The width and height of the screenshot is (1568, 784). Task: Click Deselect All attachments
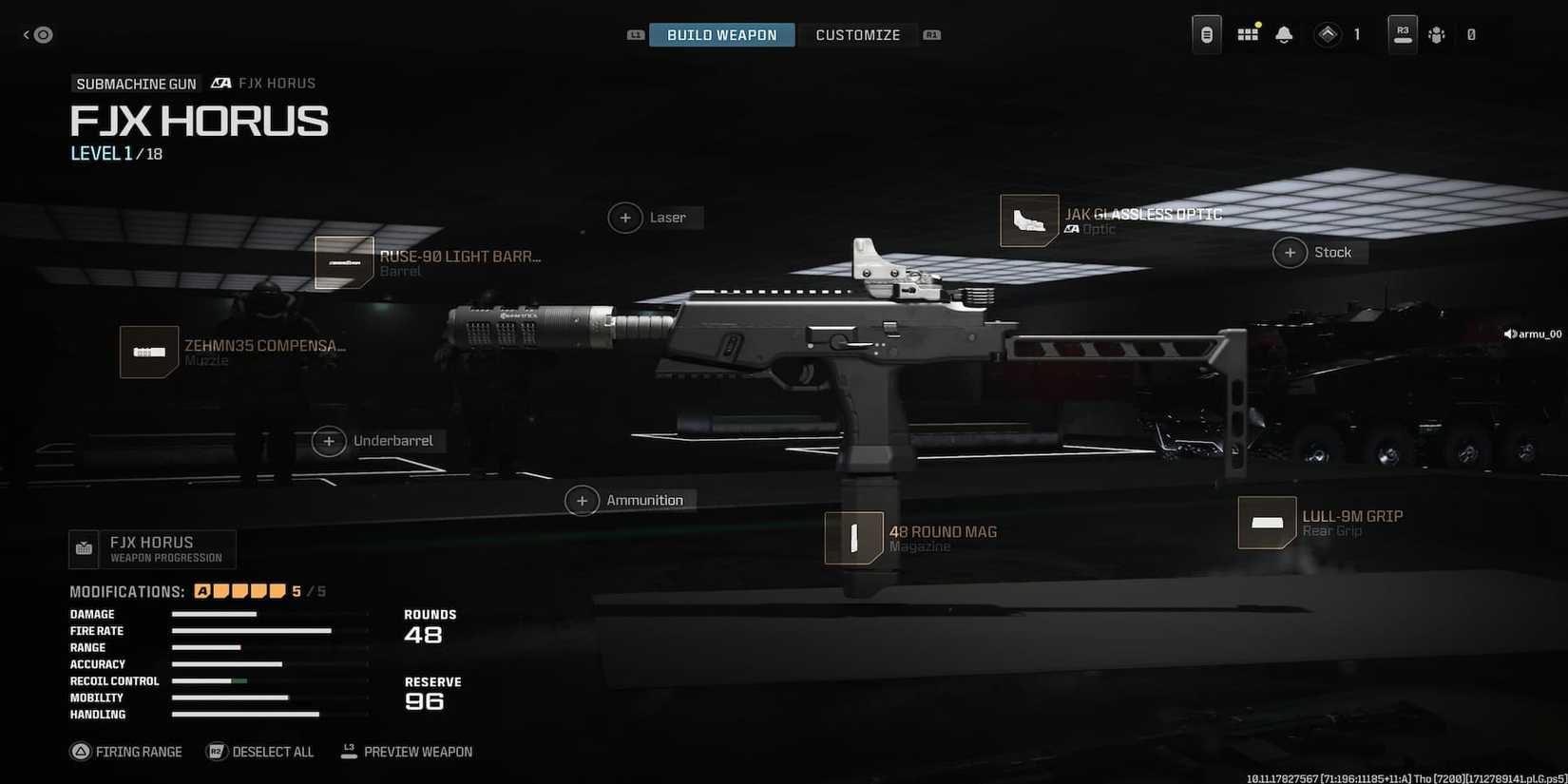[259, 751]
